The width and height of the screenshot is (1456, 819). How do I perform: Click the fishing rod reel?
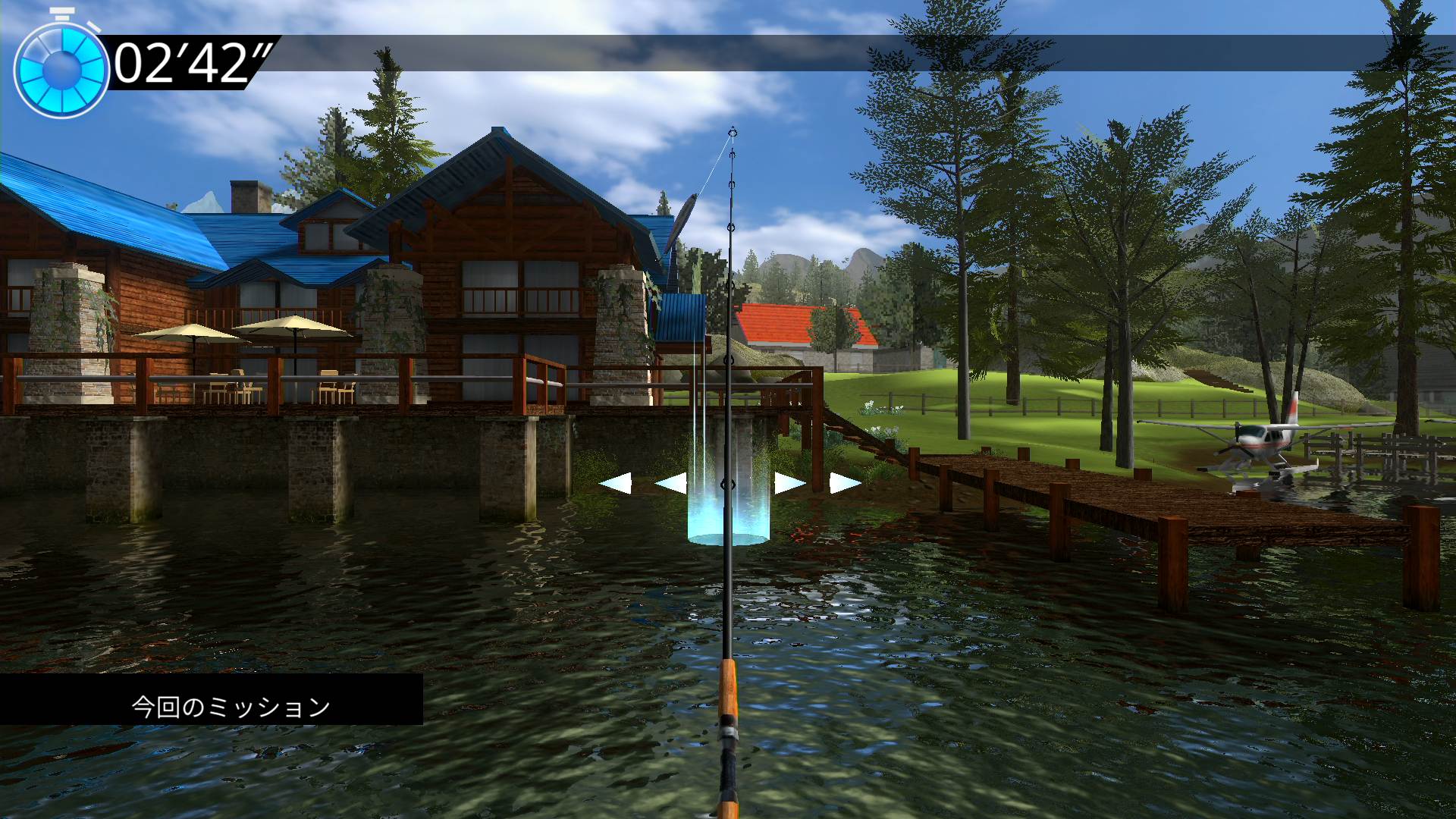coord(730,732)
